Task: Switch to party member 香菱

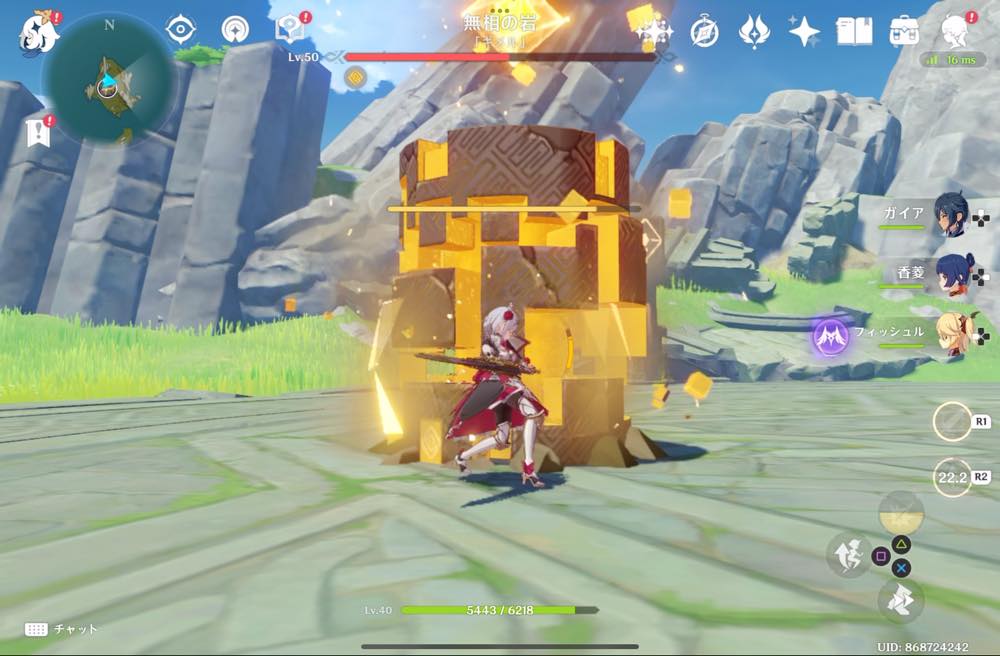Action: [x=950, y=273]
